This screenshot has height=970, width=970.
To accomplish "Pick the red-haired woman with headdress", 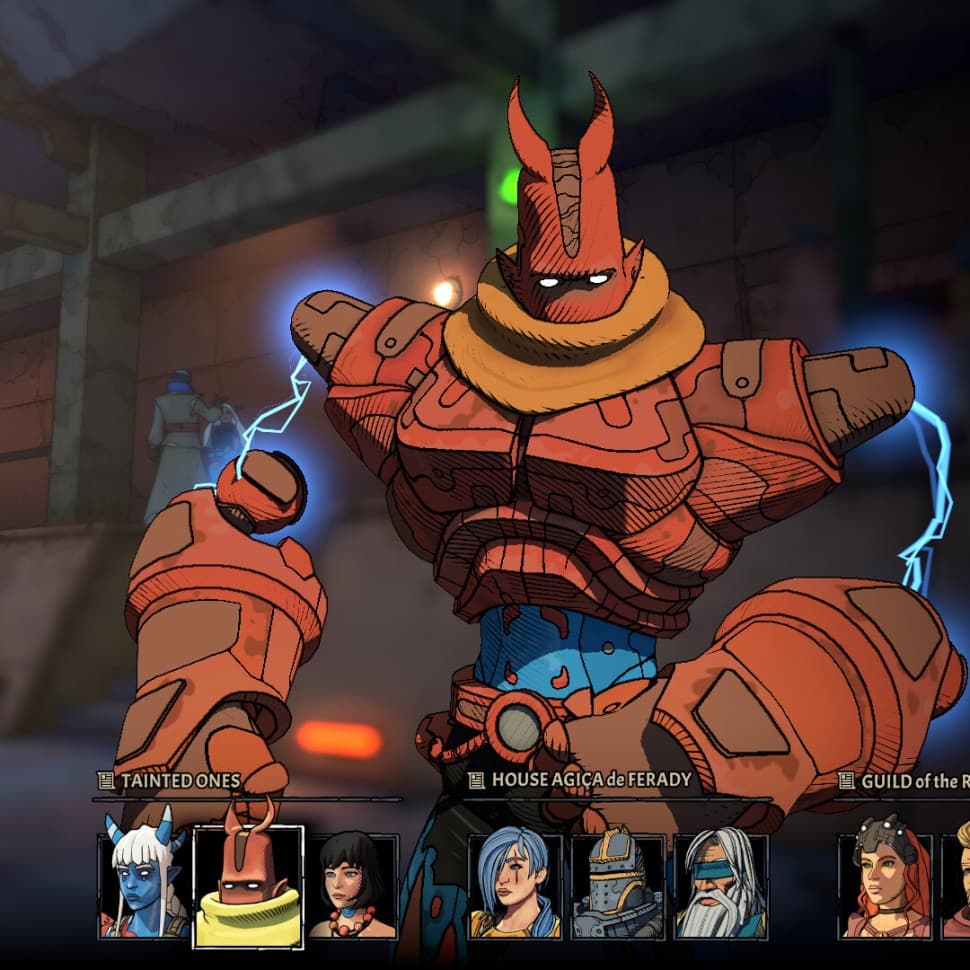I will (x=885, y=885).
